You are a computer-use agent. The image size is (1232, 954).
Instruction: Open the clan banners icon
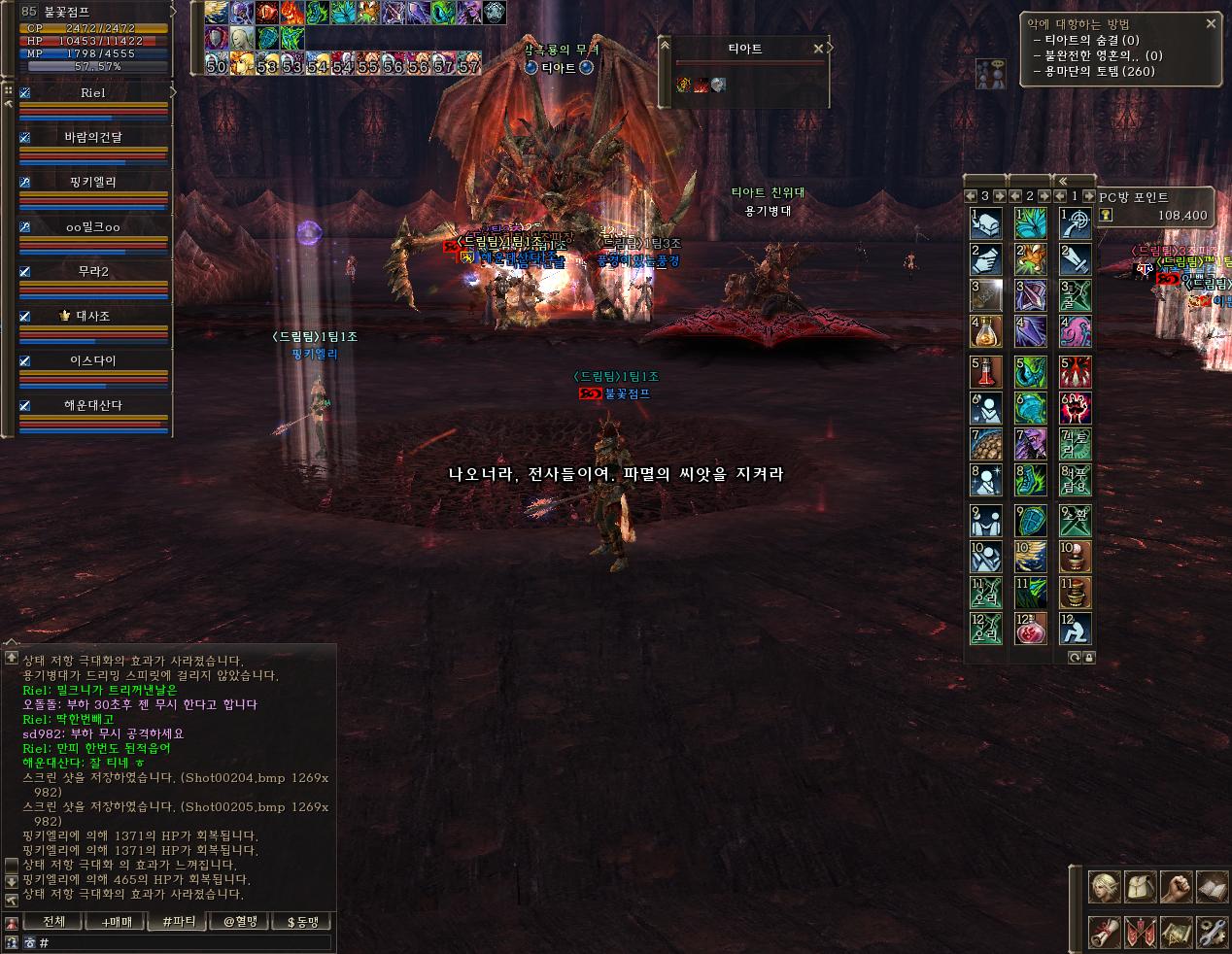pos(1142,932)
